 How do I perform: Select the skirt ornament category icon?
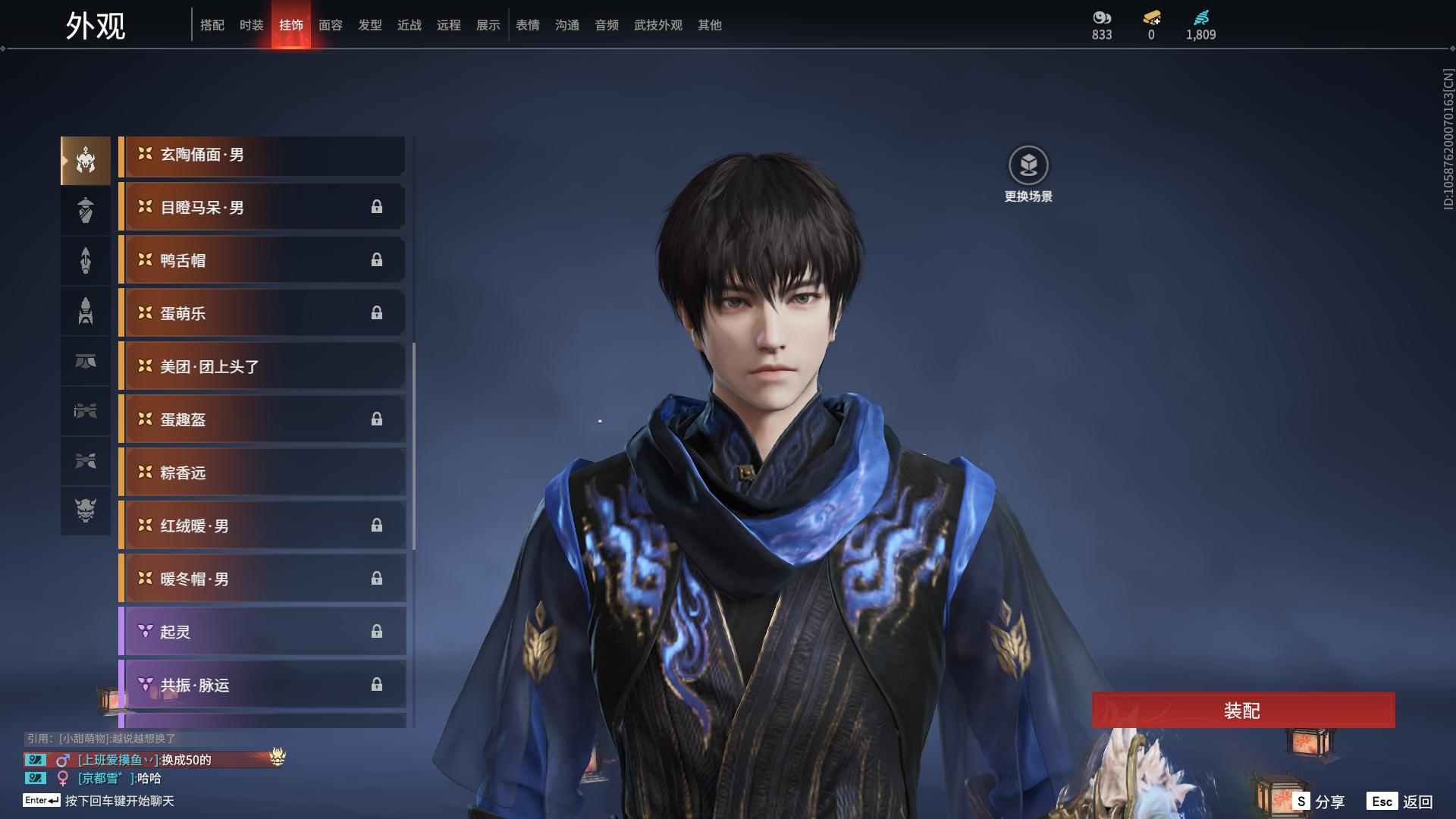(x=85, y=362)
